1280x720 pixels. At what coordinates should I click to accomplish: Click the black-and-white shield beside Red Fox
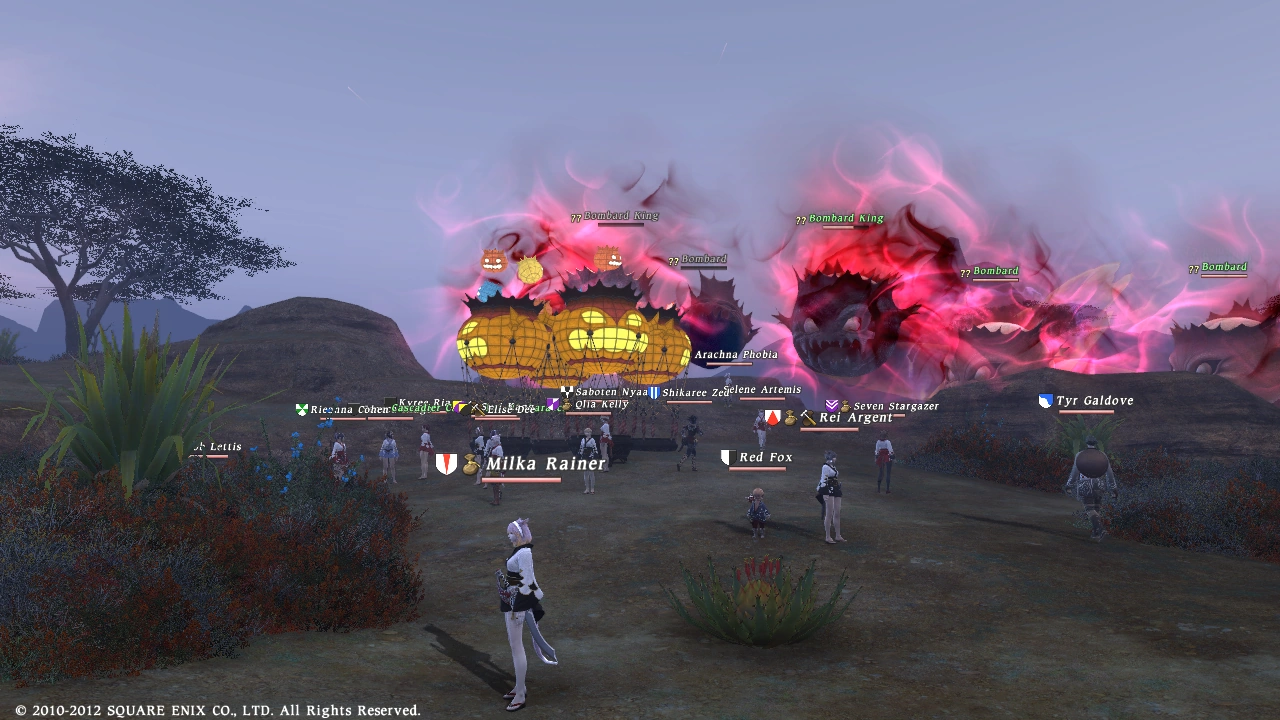click(727, 455)
